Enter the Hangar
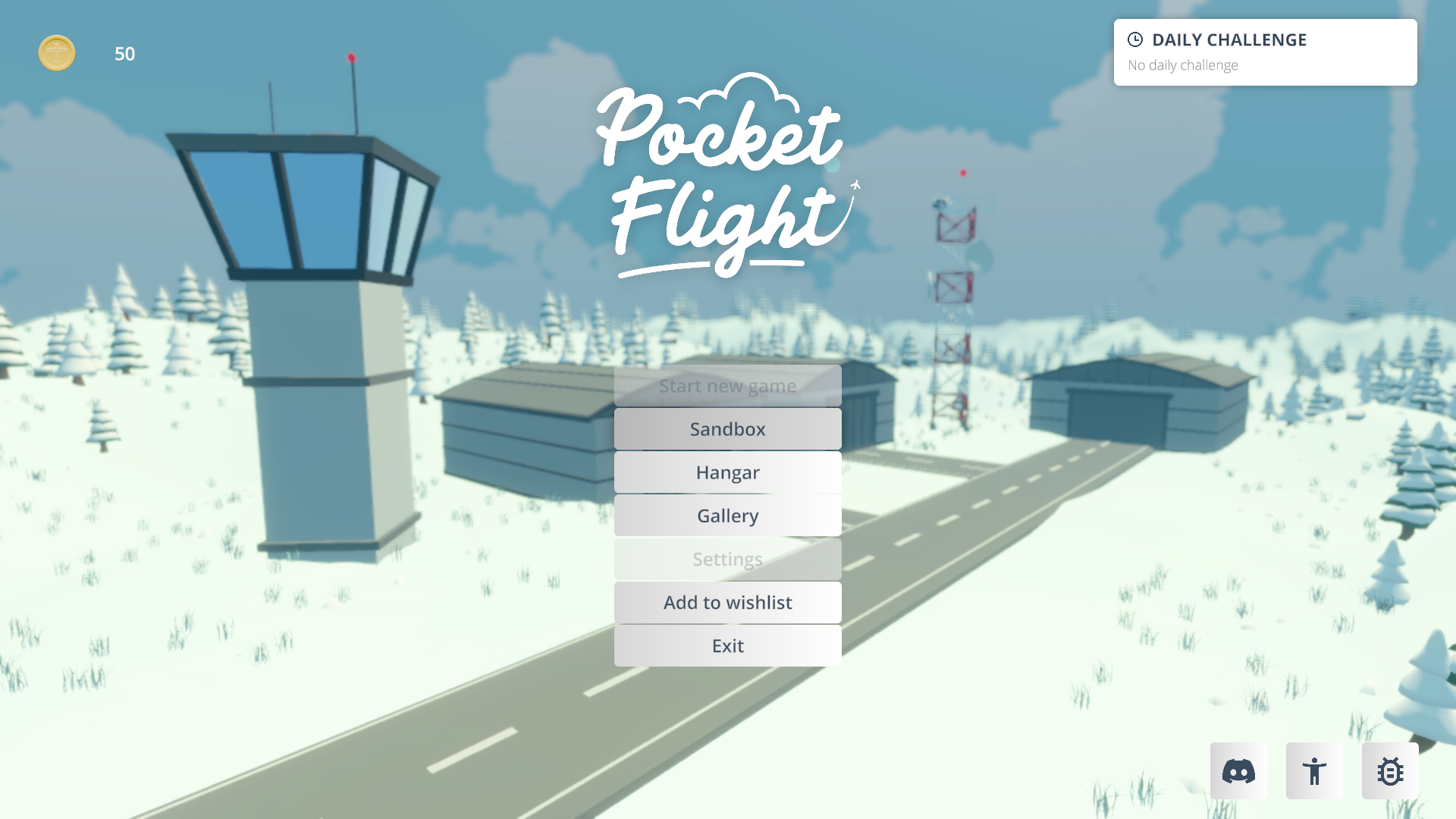Screen dimensions: 1456x819 pos(727,472)
